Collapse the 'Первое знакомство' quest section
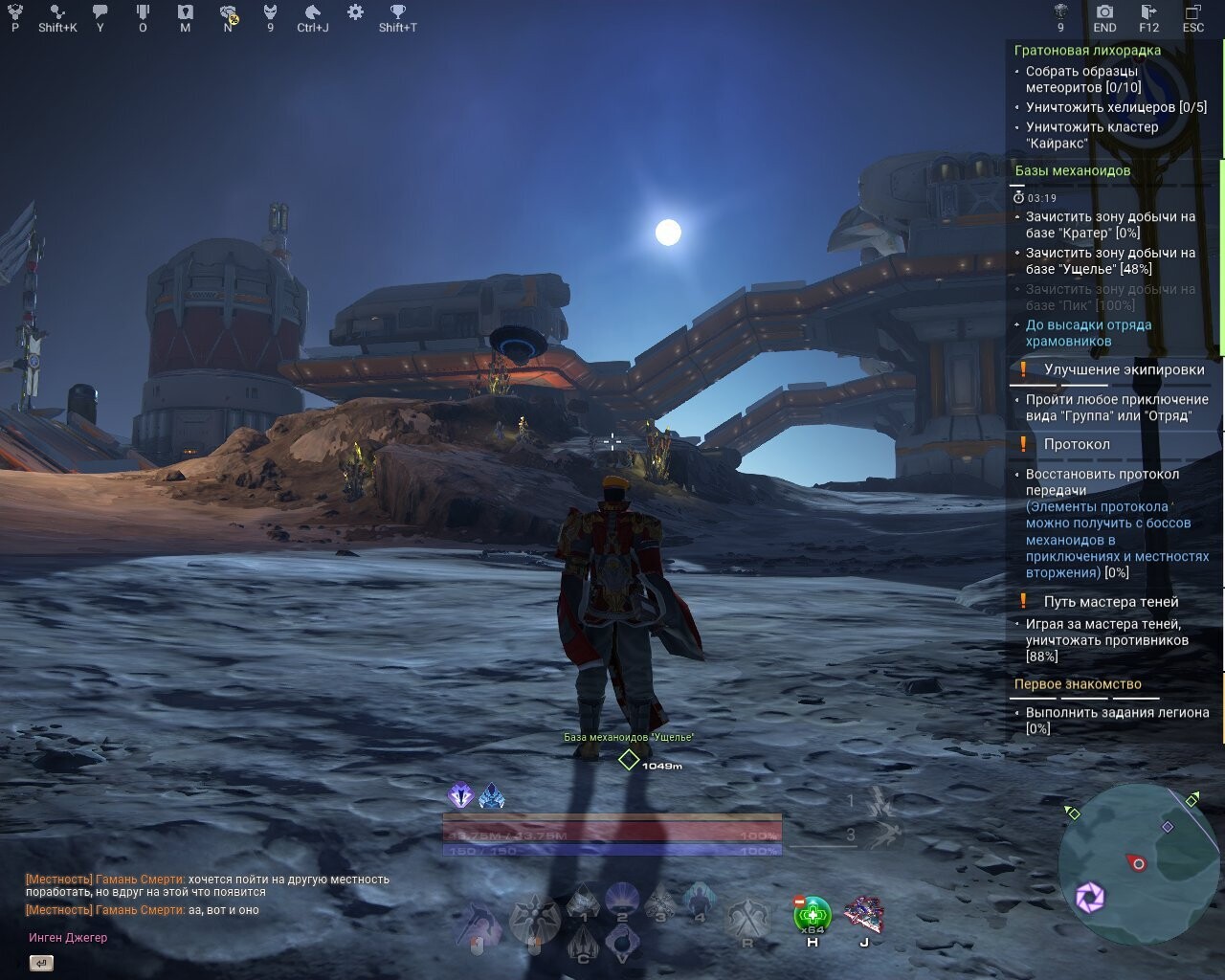This screenshot has width=1225, height=980. click(x=1079, y=683)
